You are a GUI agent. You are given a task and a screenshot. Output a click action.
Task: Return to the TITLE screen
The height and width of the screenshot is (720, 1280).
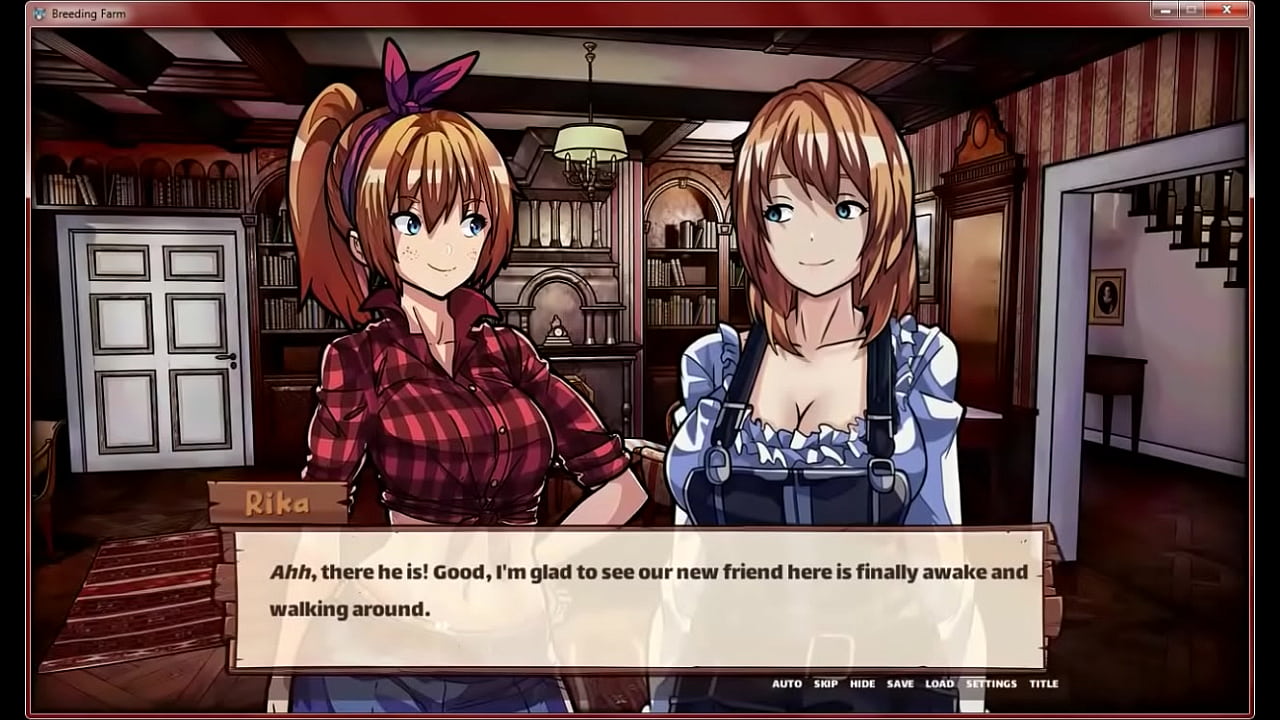pyautogui.click(x=1044, y=683)
